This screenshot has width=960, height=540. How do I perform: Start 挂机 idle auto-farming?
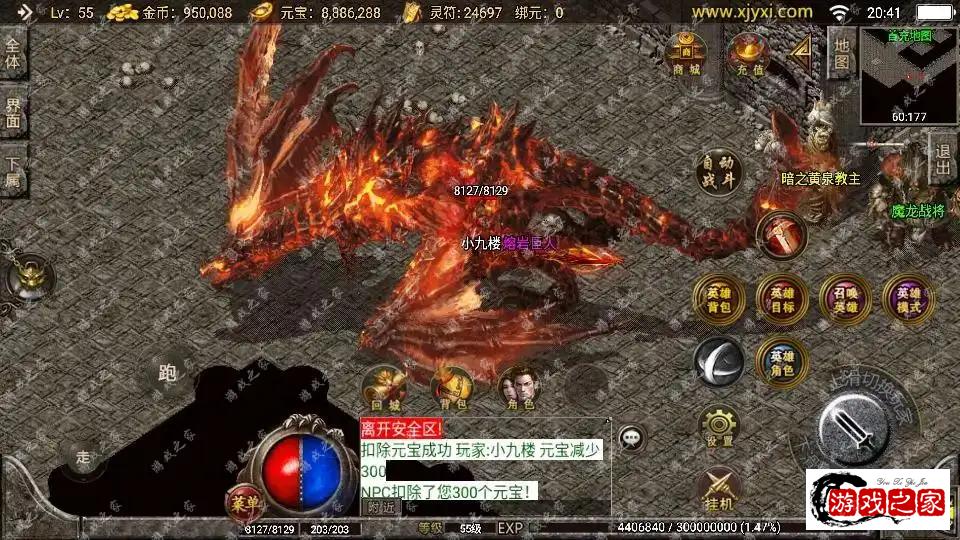719,487
